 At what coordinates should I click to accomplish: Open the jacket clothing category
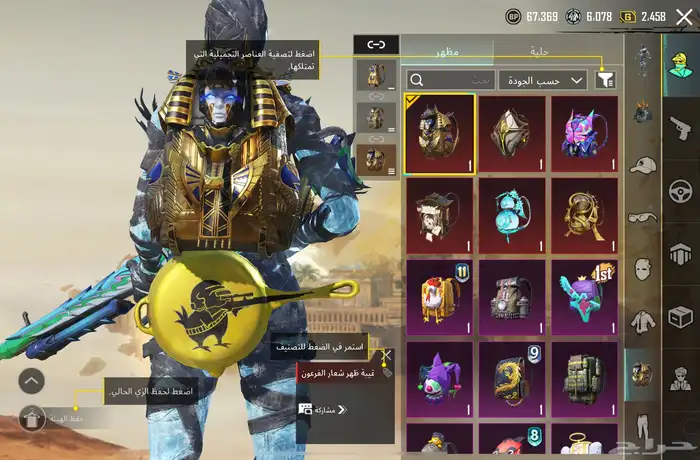click(642, 322)
